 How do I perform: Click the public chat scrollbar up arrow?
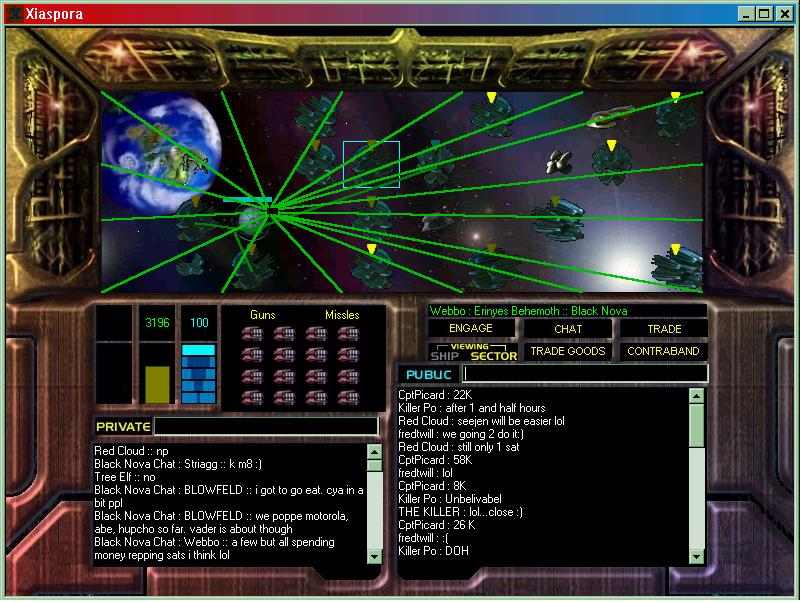696,396
